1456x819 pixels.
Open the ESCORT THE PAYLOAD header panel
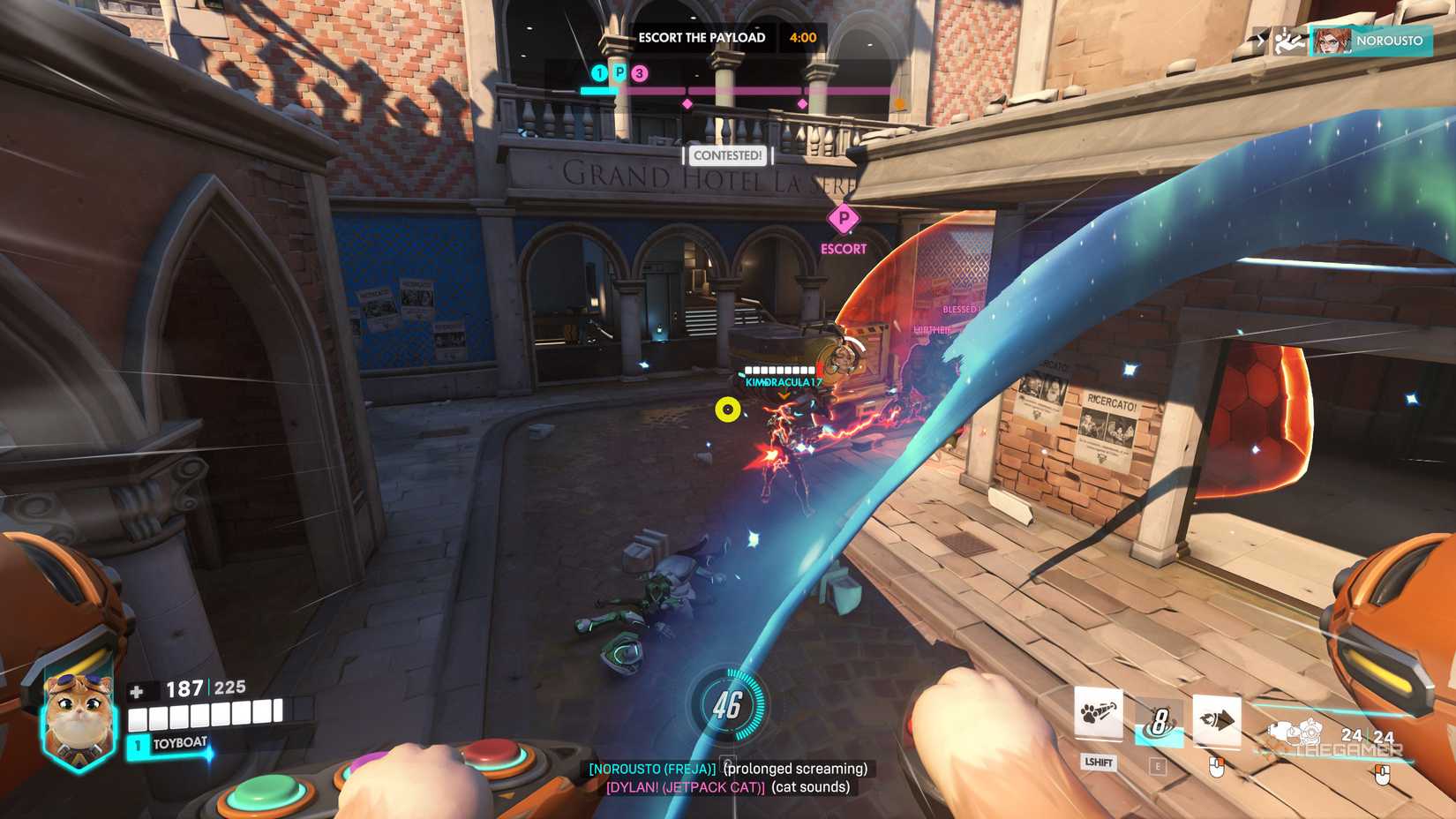click(702, 38)
